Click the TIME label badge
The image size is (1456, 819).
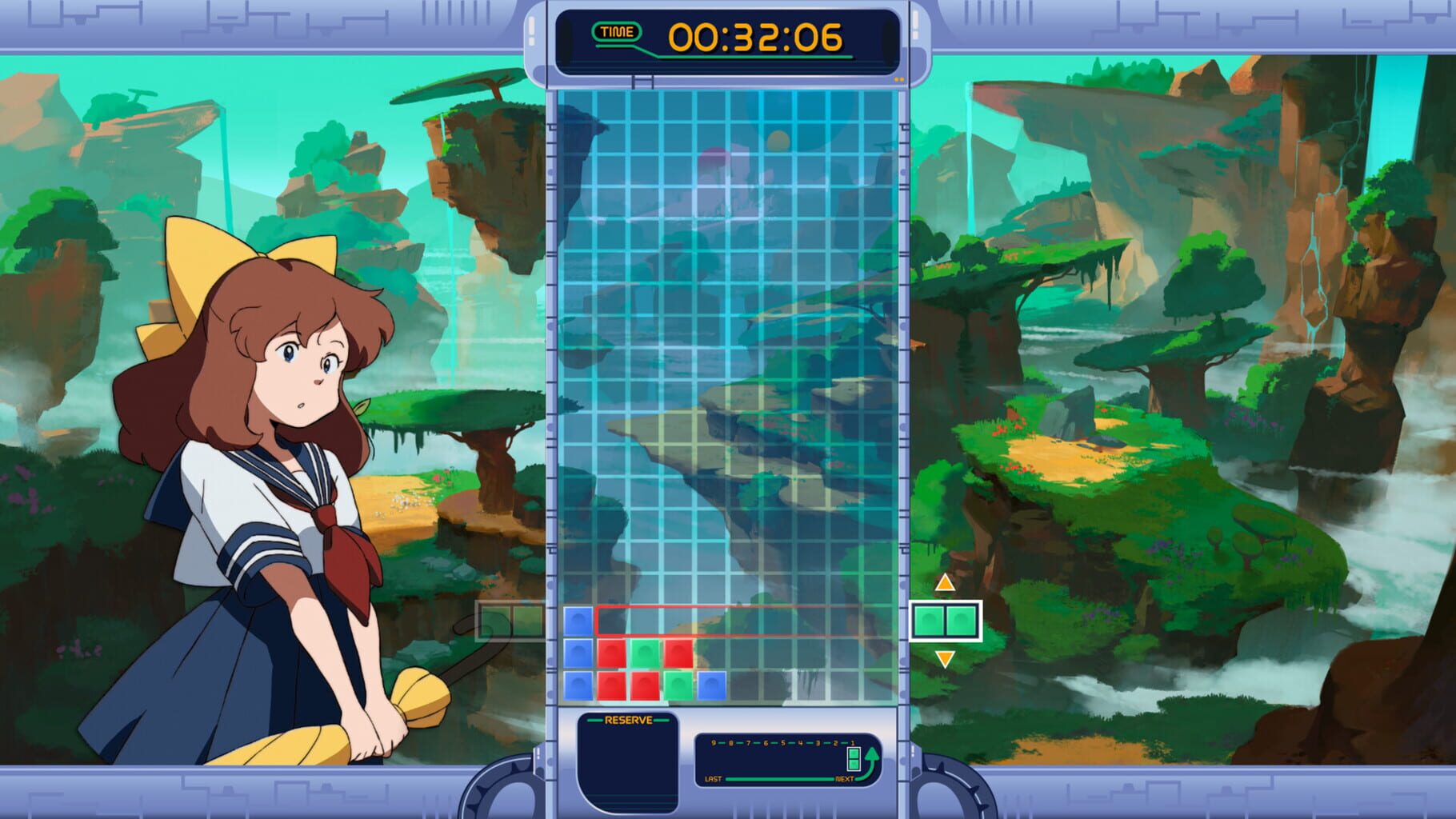[x=617, y=32]
